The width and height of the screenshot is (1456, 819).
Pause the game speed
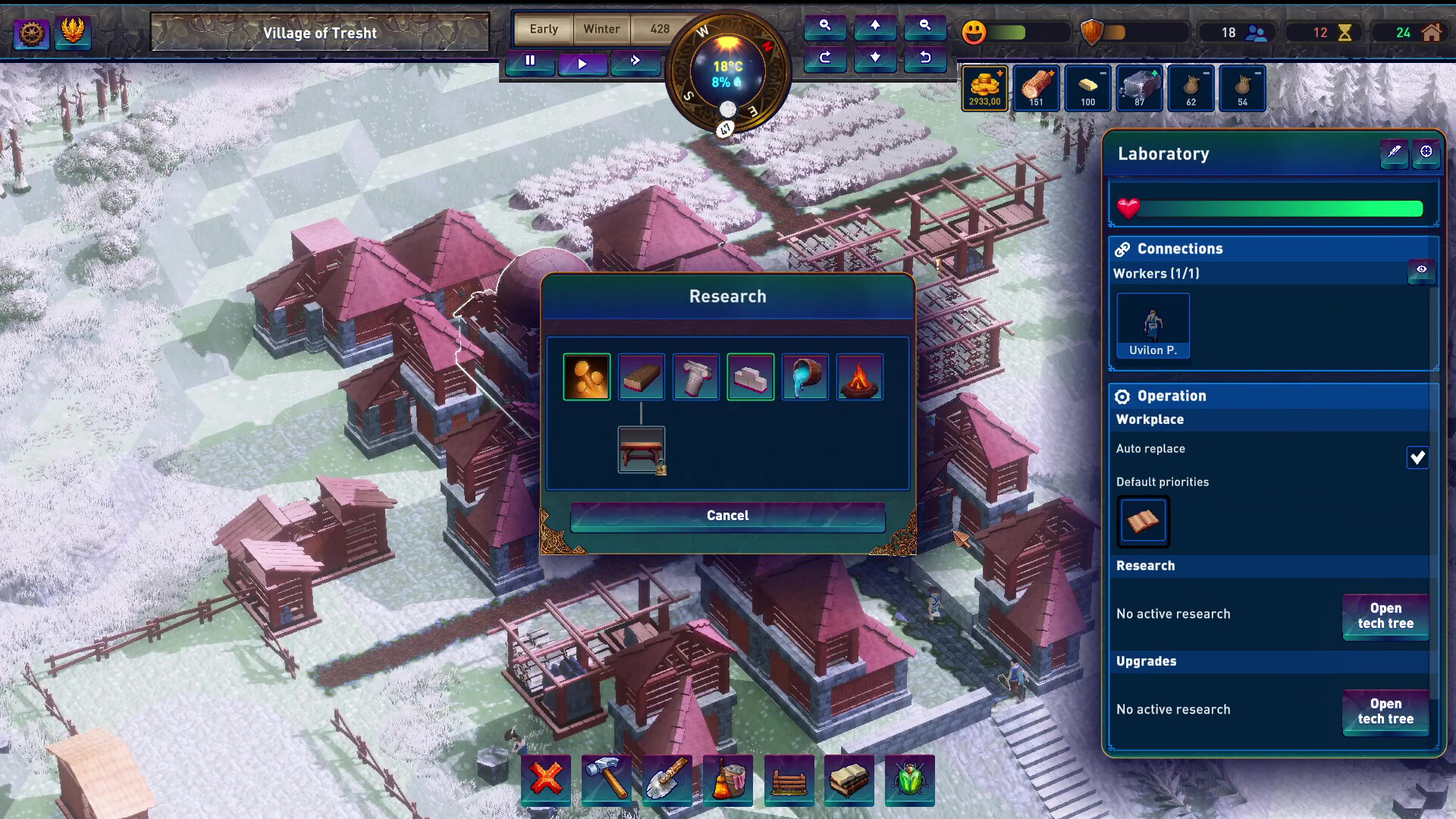point(530,61)
